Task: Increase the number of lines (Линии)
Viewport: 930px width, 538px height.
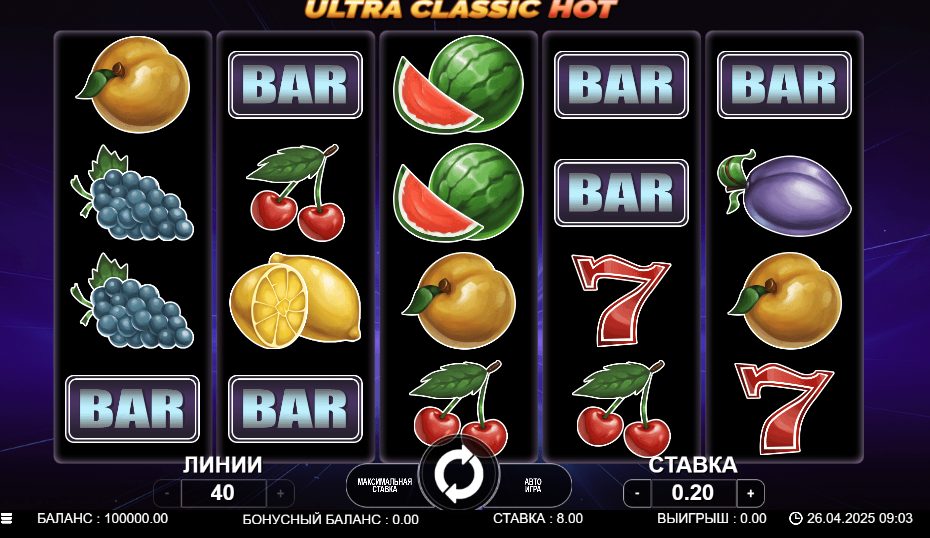Action: click(280, 493)
